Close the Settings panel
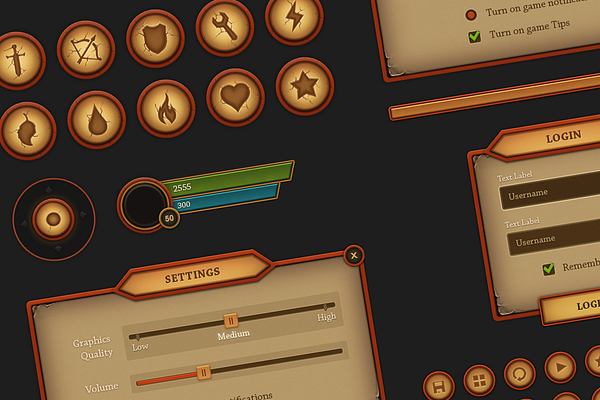Image resolution: width=600 pixels, height=400 pixels. pos(353,256)
